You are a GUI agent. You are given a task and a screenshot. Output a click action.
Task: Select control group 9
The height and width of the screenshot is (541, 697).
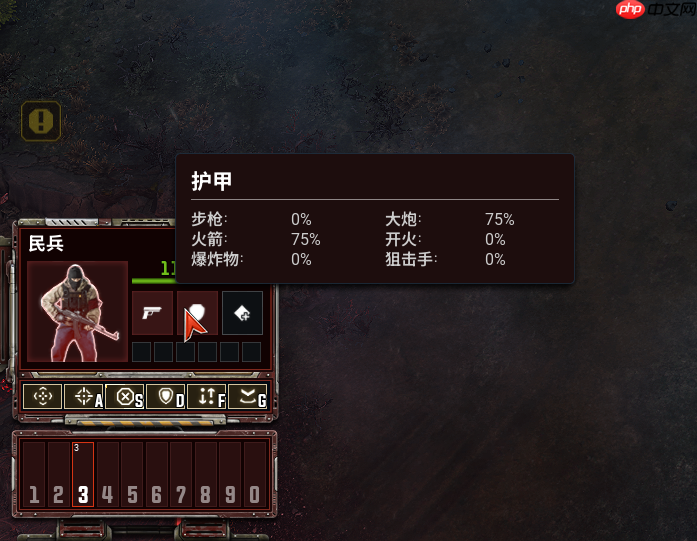tap(230, 475)
